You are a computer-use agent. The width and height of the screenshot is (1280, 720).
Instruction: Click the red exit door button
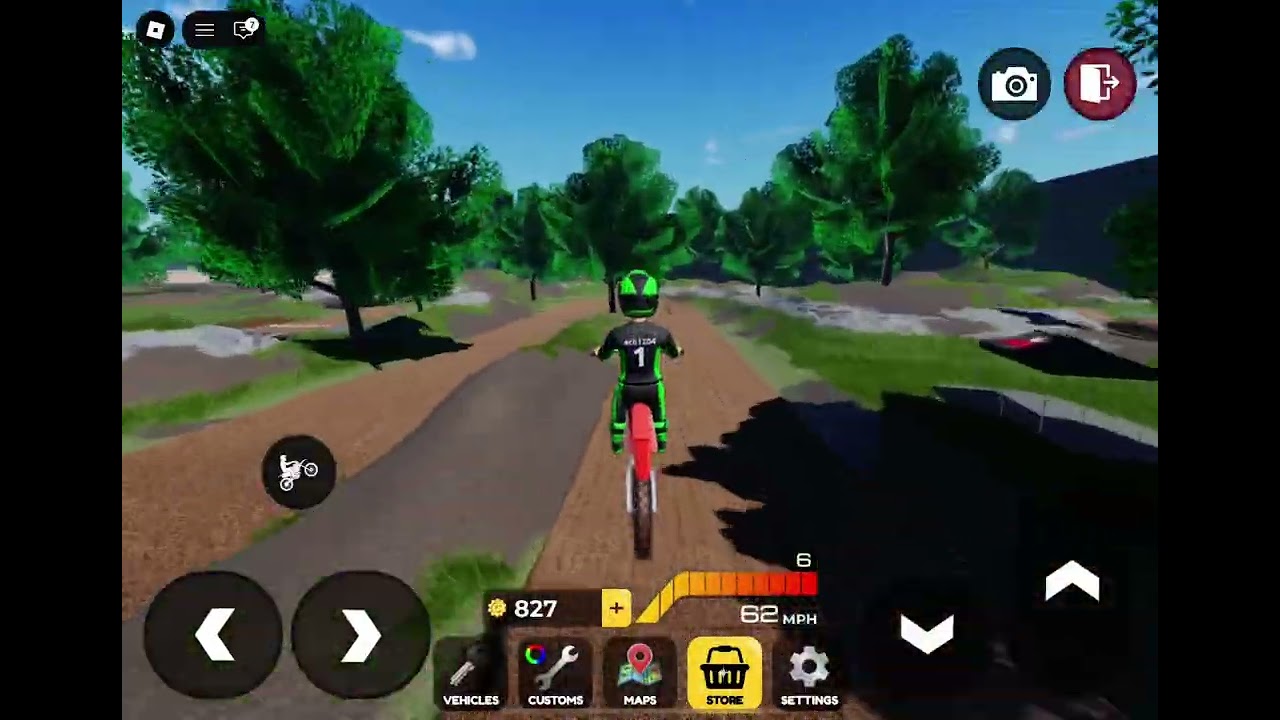pos(1100,85)
